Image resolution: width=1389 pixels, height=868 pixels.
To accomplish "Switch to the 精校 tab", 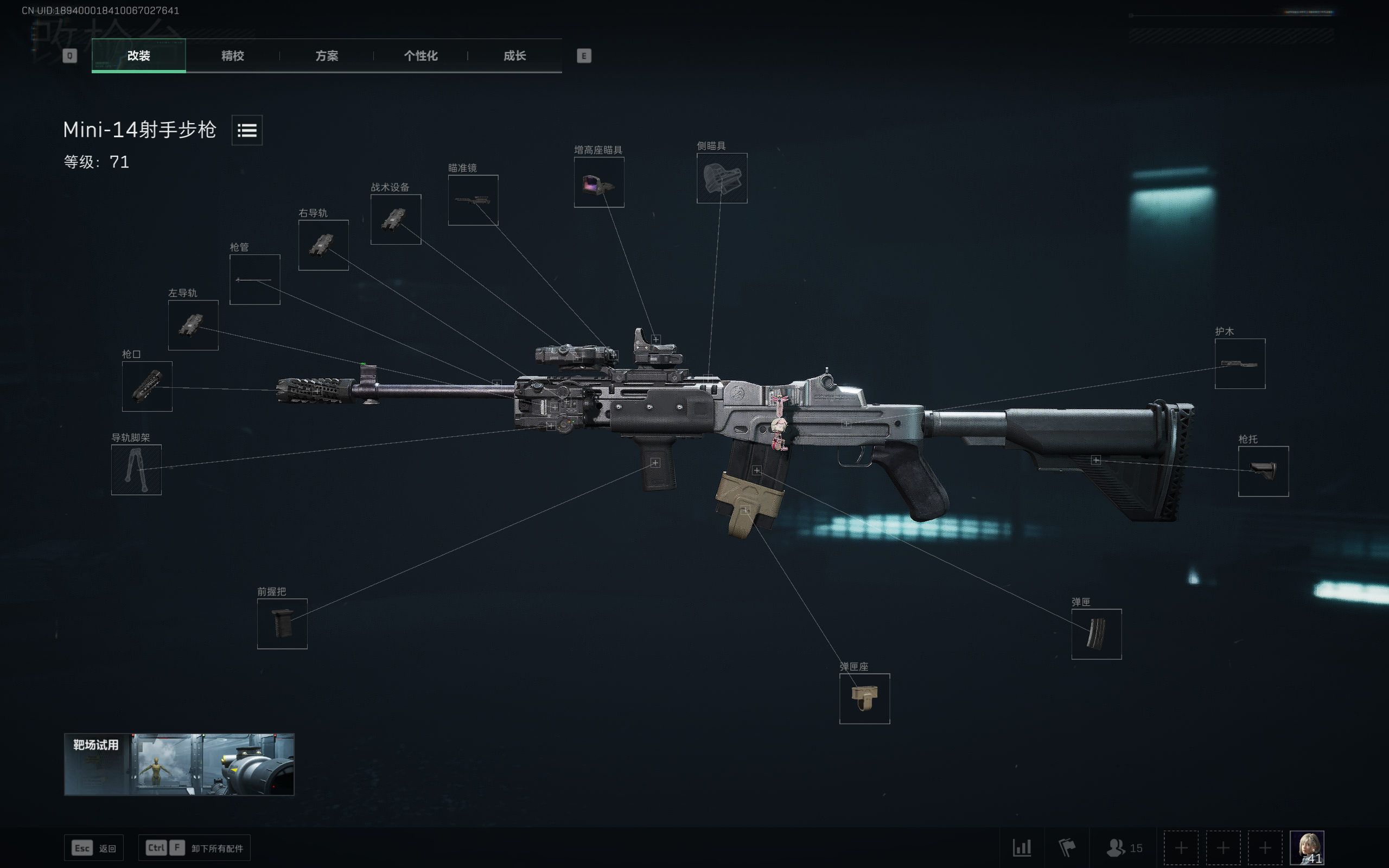I will 232,56.
